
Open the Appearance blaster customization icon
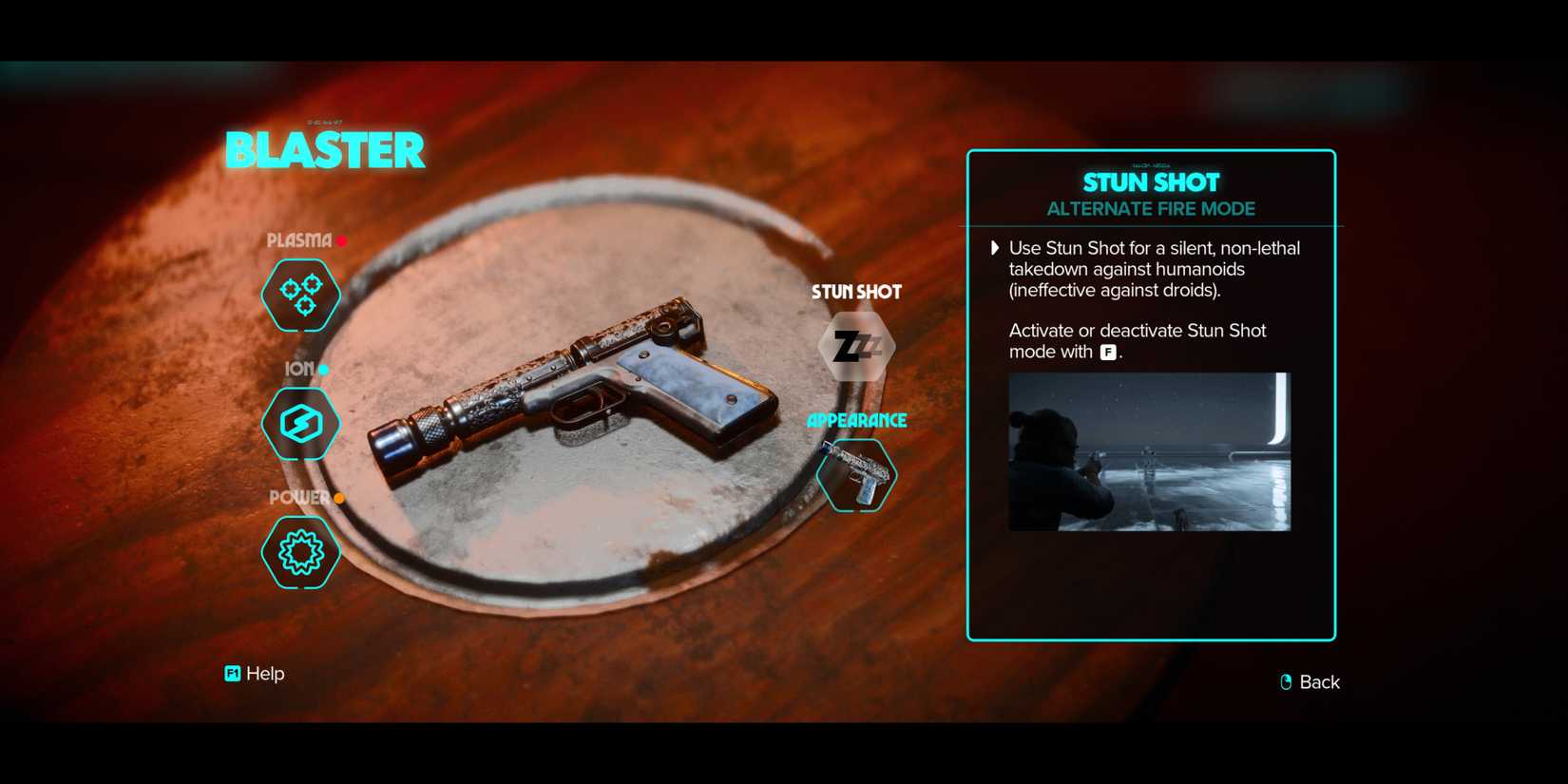point(856,475)
